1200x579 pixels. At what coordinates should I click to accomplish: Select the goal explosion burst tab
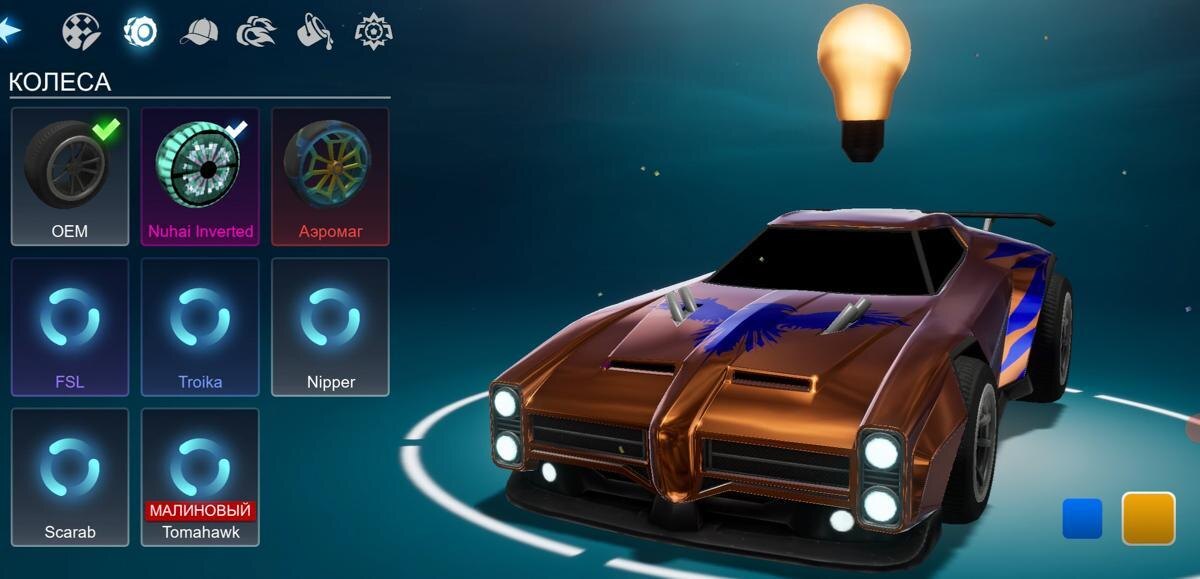(x=373, y=32)
